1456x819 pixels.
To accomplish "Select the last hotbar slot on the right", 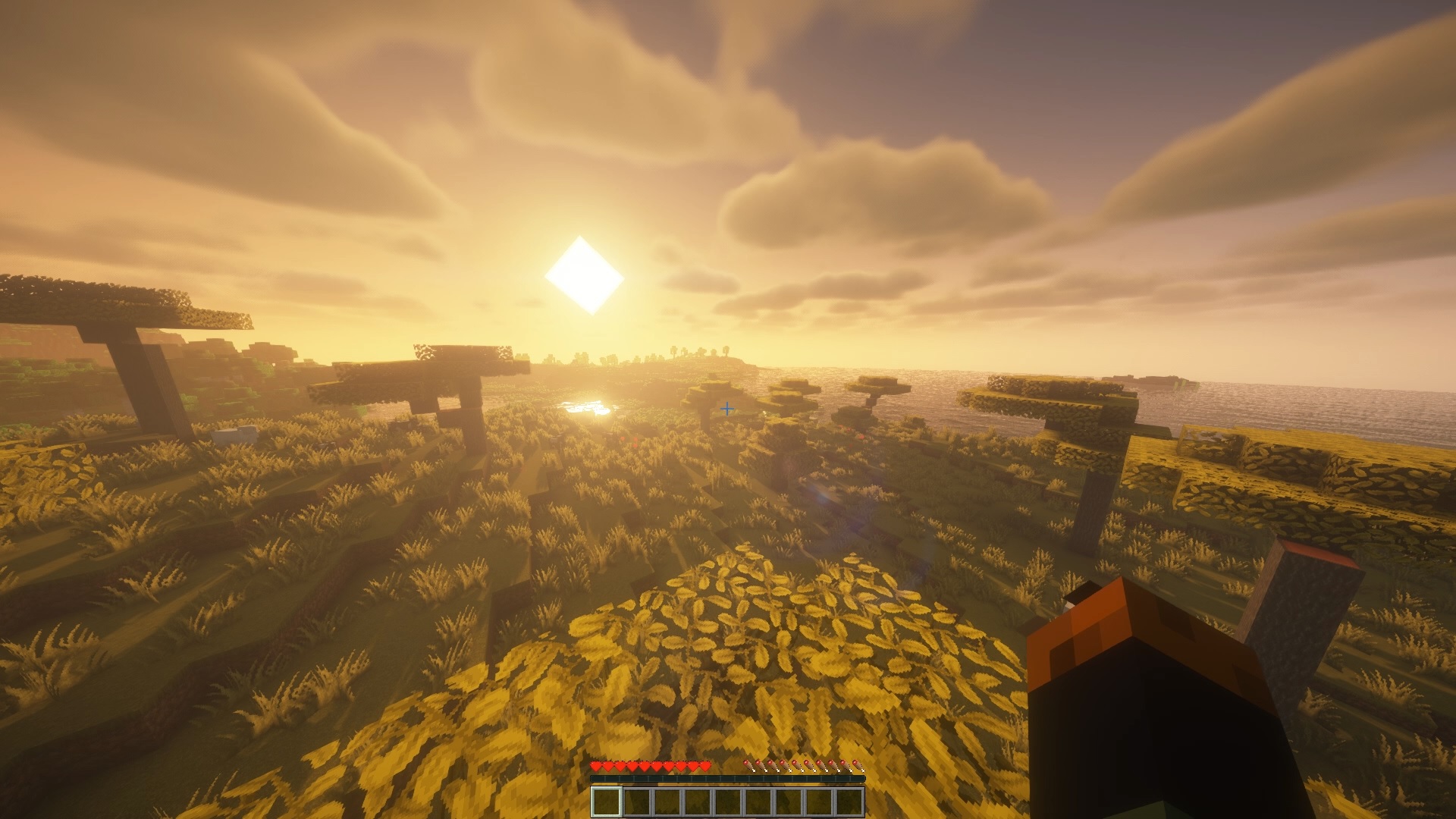I will click(850, 802).
